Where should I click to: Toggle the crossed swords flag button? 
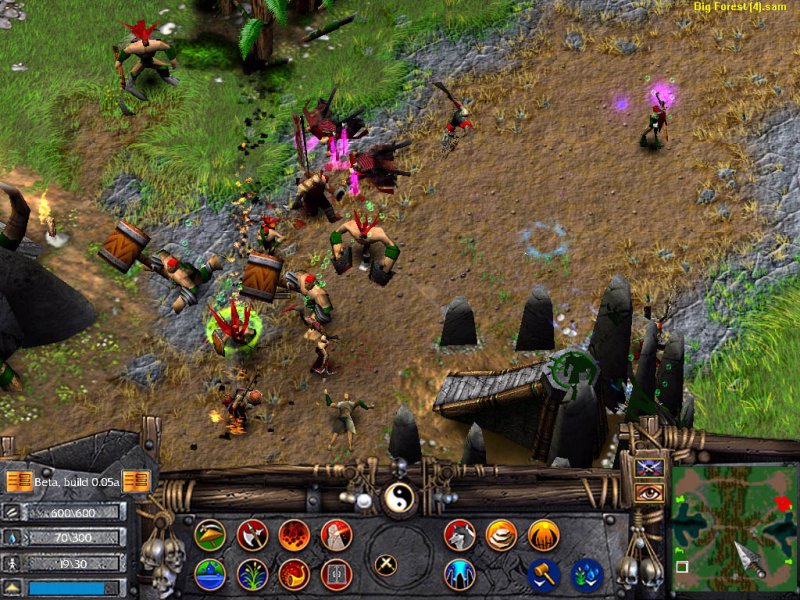(648, 468)
